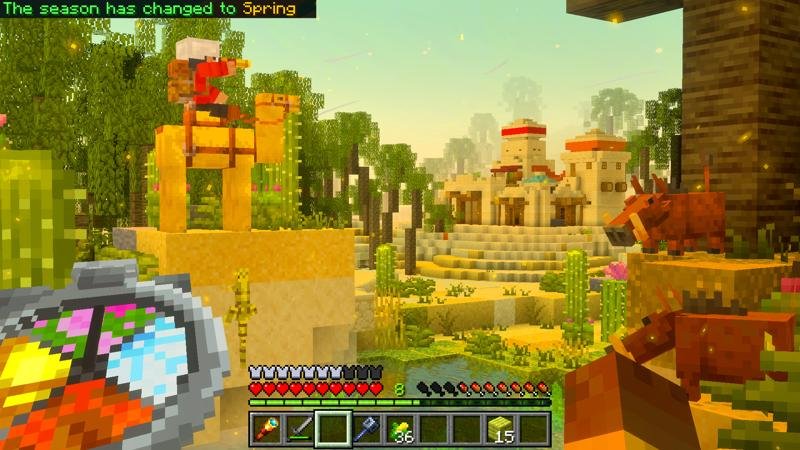This screenshot has height=450, width=800.
Task: Select the hay bale stack of 15
Action: pyautogui.click(x=501, y=429)
